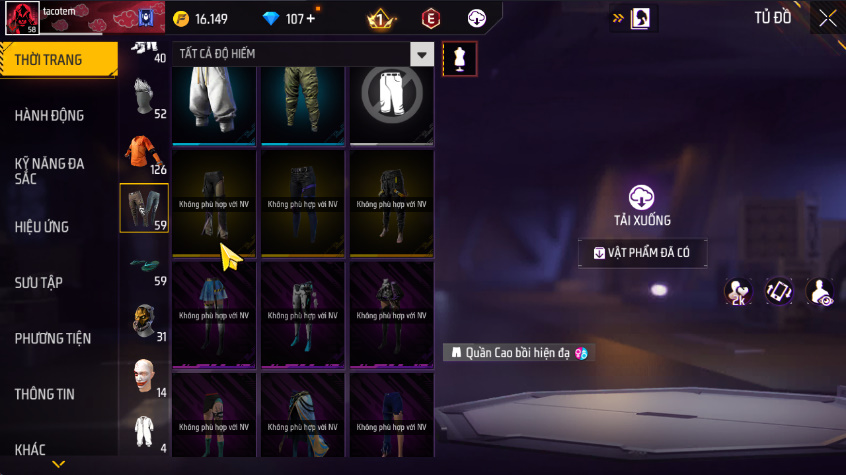846x475 pixels.
Task: Toggle the mannequin preview button
Action: [460, 58]
